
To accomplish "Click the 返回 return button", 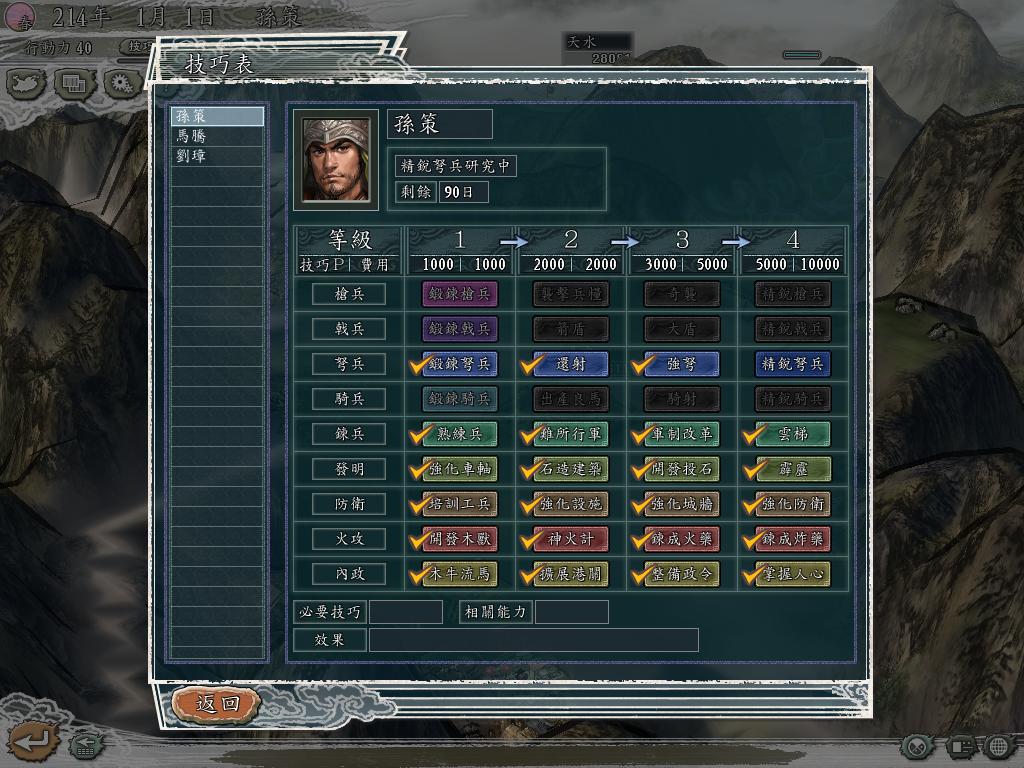I will [216, 703].
